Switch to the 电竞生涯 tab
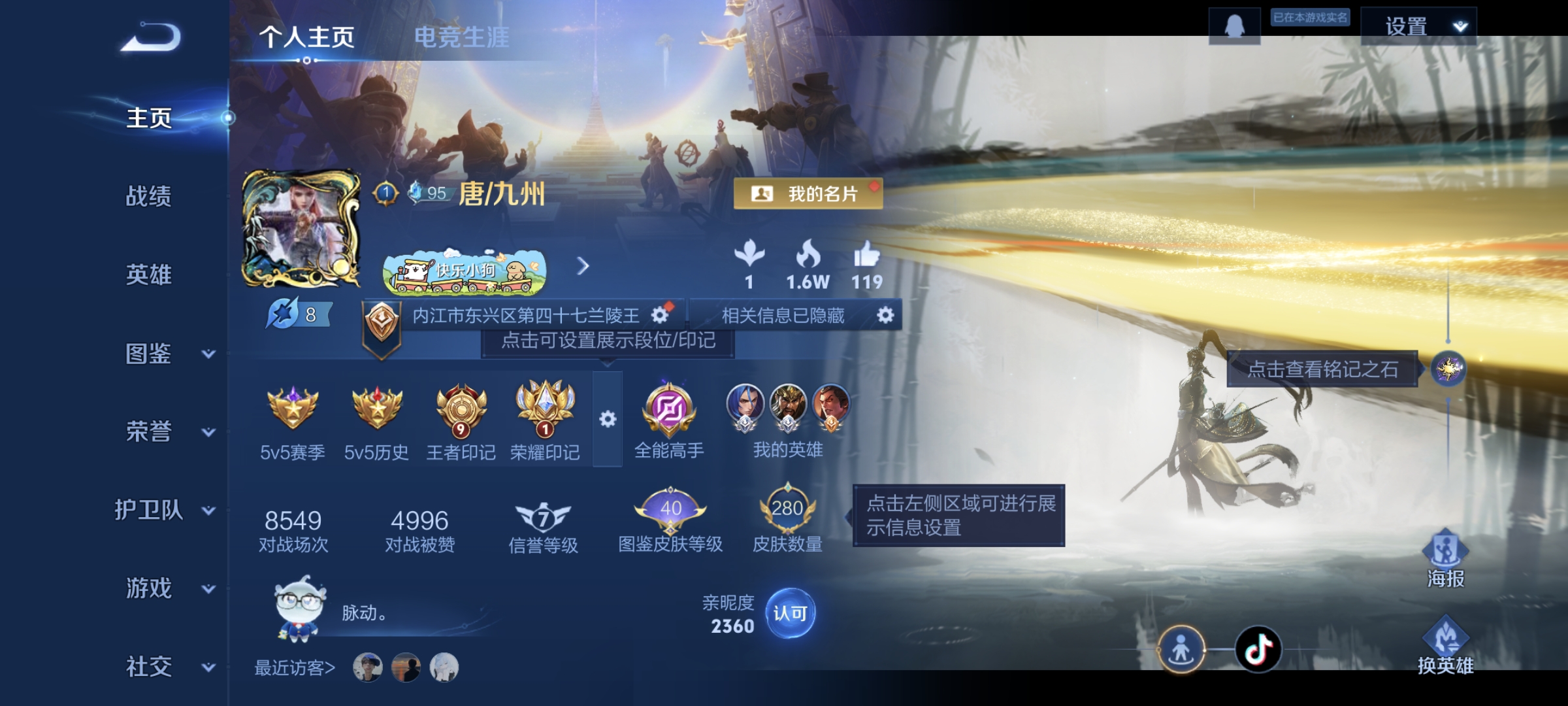The width and height of the screenshot is (1568, 706). click(x=464, y=38)
